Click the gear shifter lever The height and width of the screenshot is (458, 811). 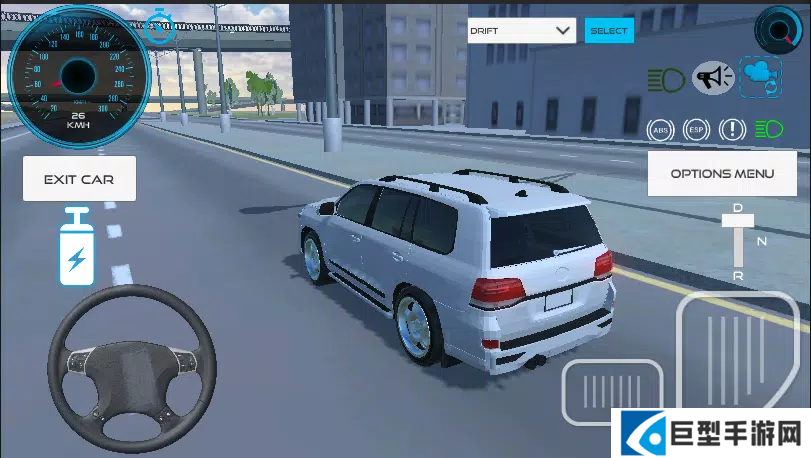(x=738, y=240)
